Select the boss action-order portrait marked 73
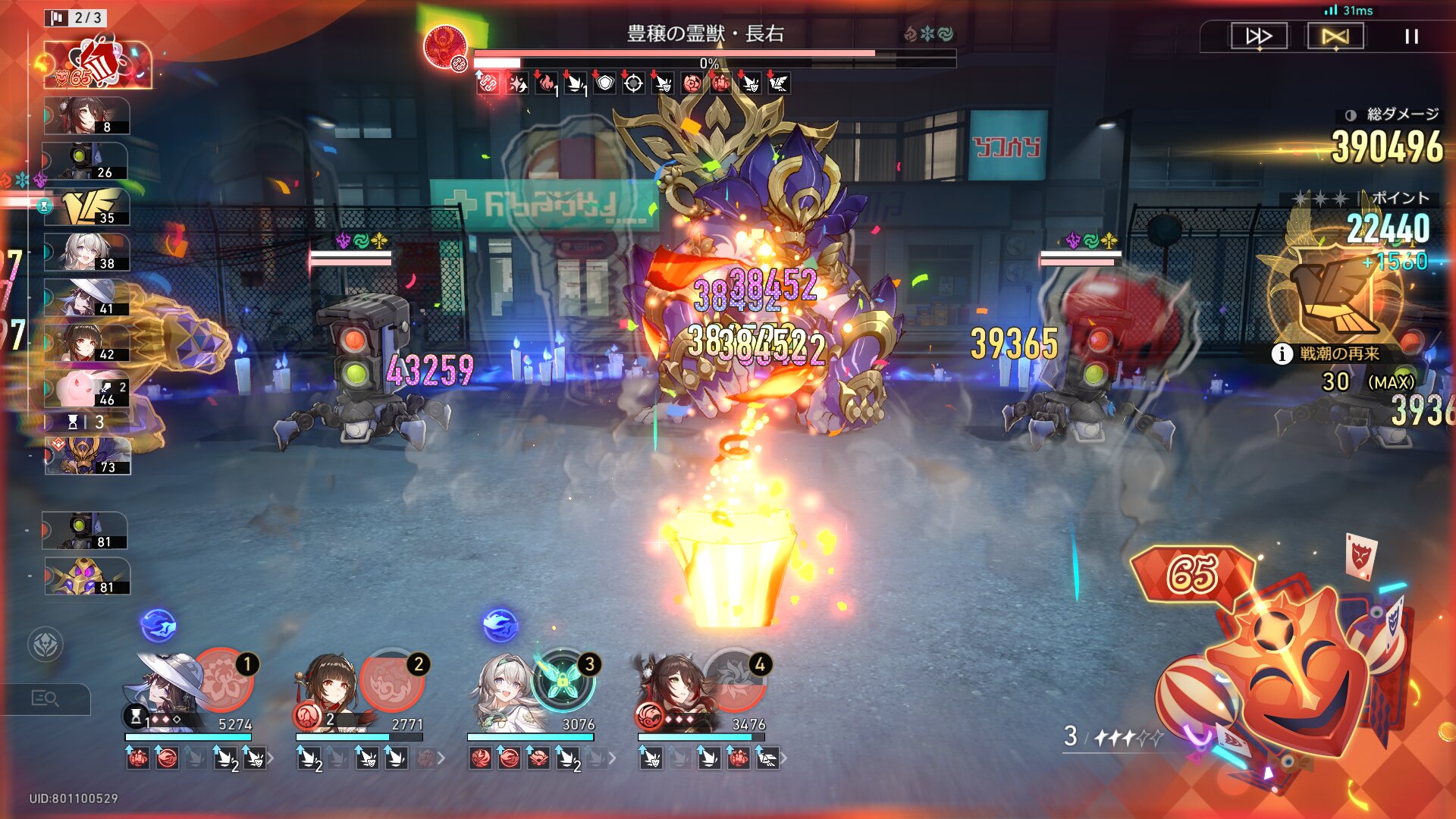 pyautogui.click(x=86, y=457)
